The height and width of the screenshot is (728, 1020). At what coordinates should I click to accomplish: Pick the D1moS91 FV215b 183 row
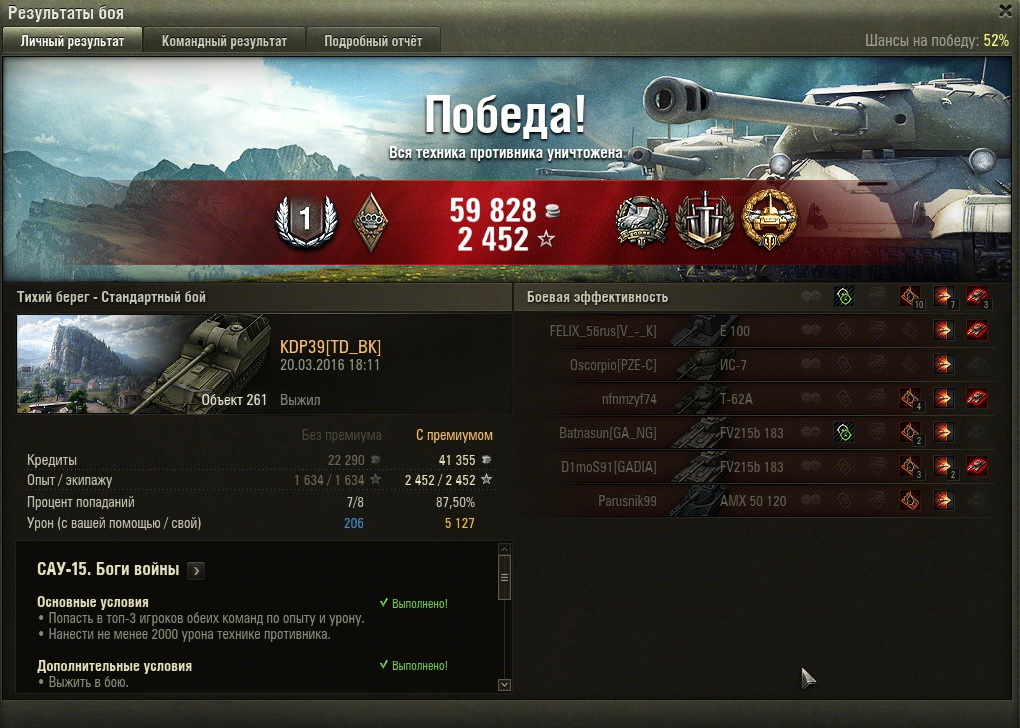760,467
